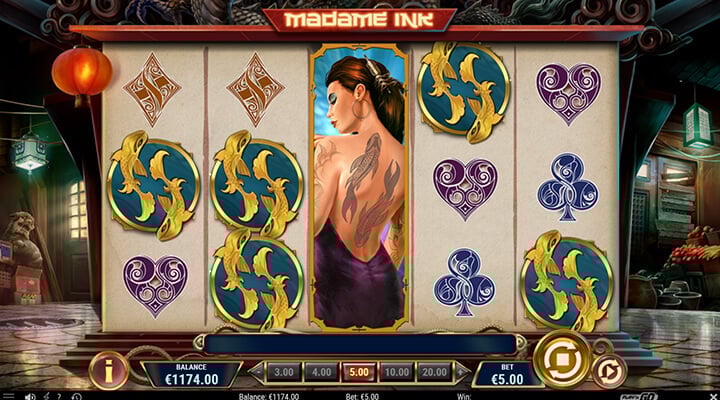
Task: Choose the 4.00 bet value
Action: (x=319, y=372)
